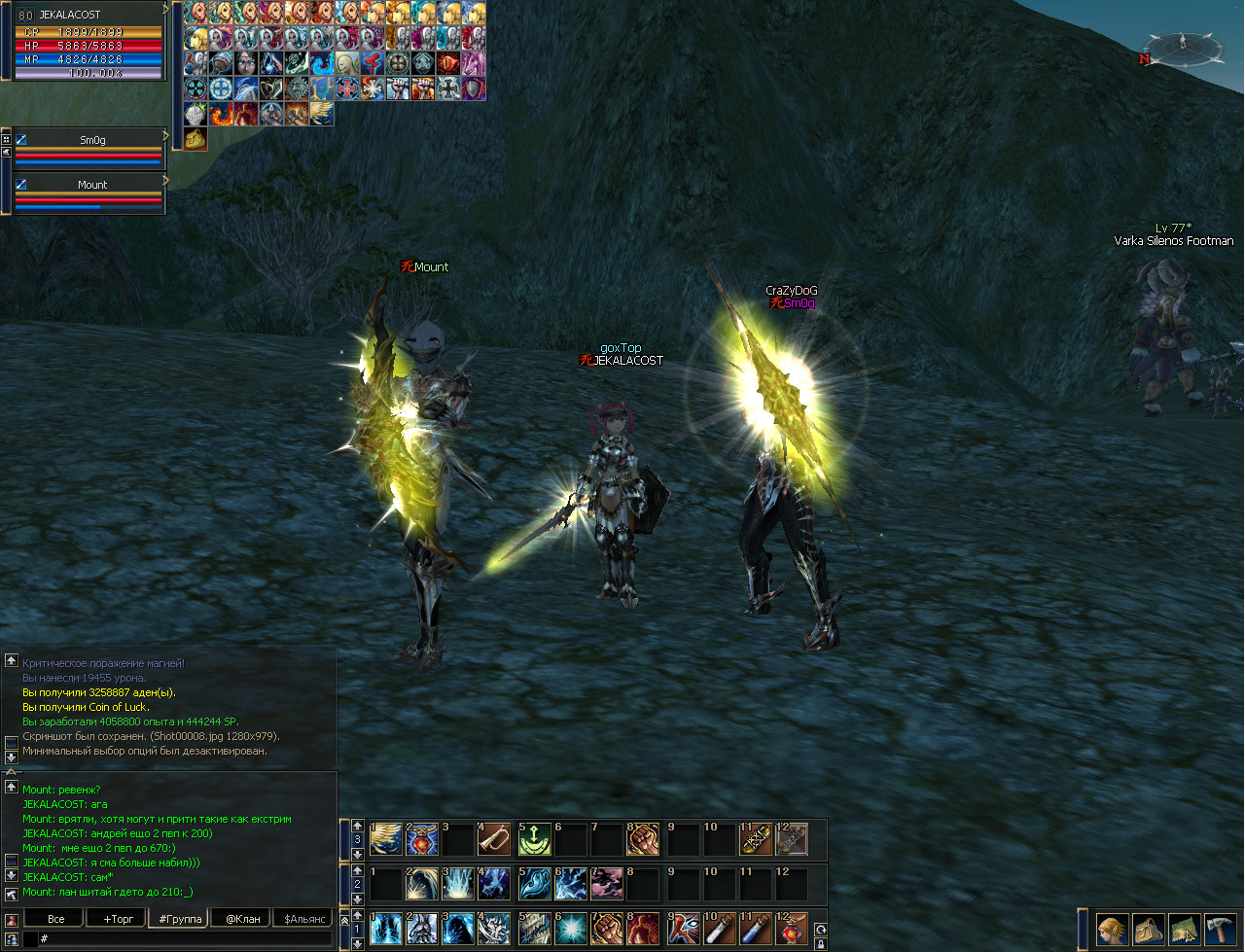Switch chat to the Все tab
Screen dimensions: 1245x952
(56, 918)
